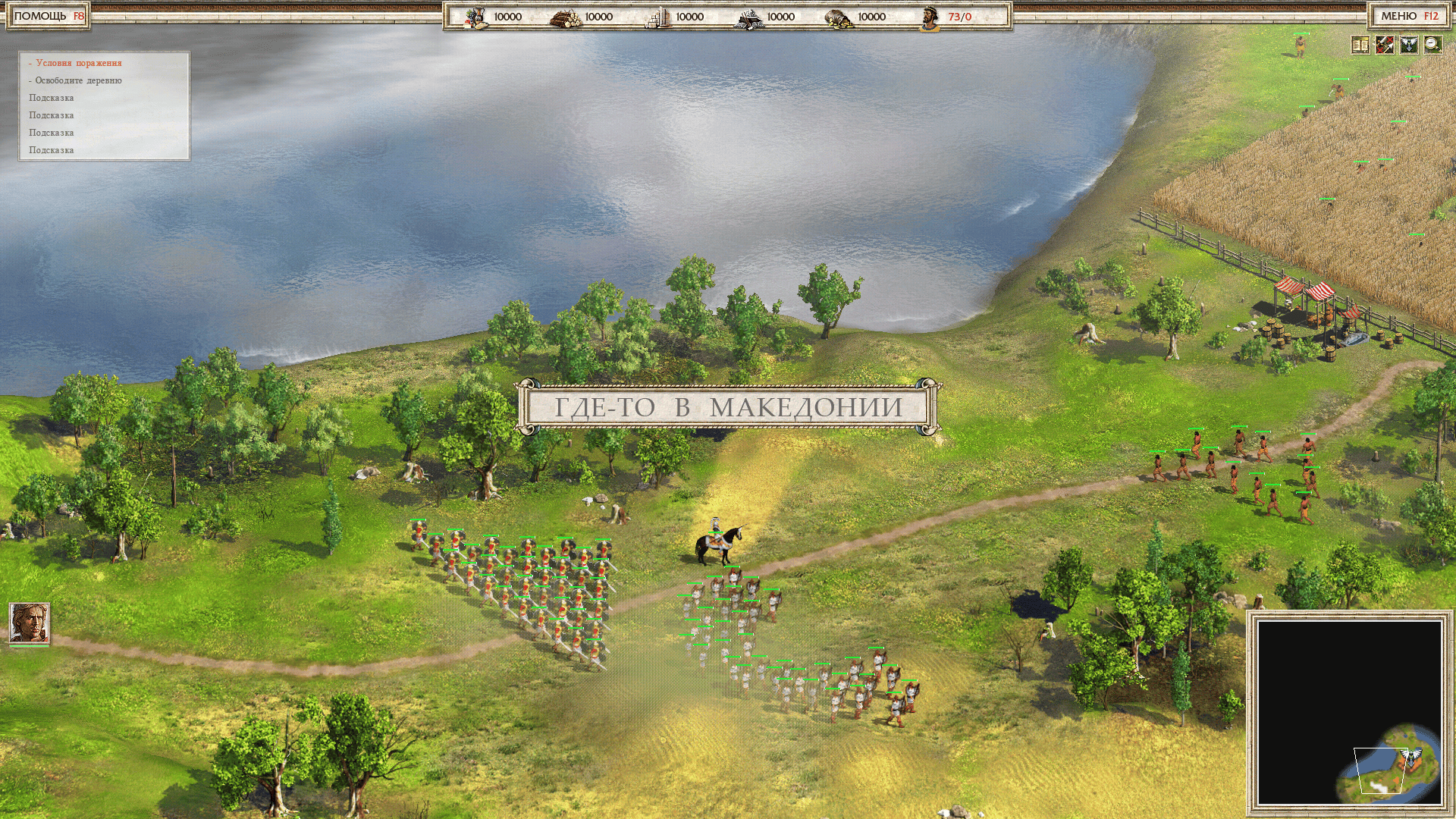Open the ПОМОЩЬ help button

click(49, 16)
